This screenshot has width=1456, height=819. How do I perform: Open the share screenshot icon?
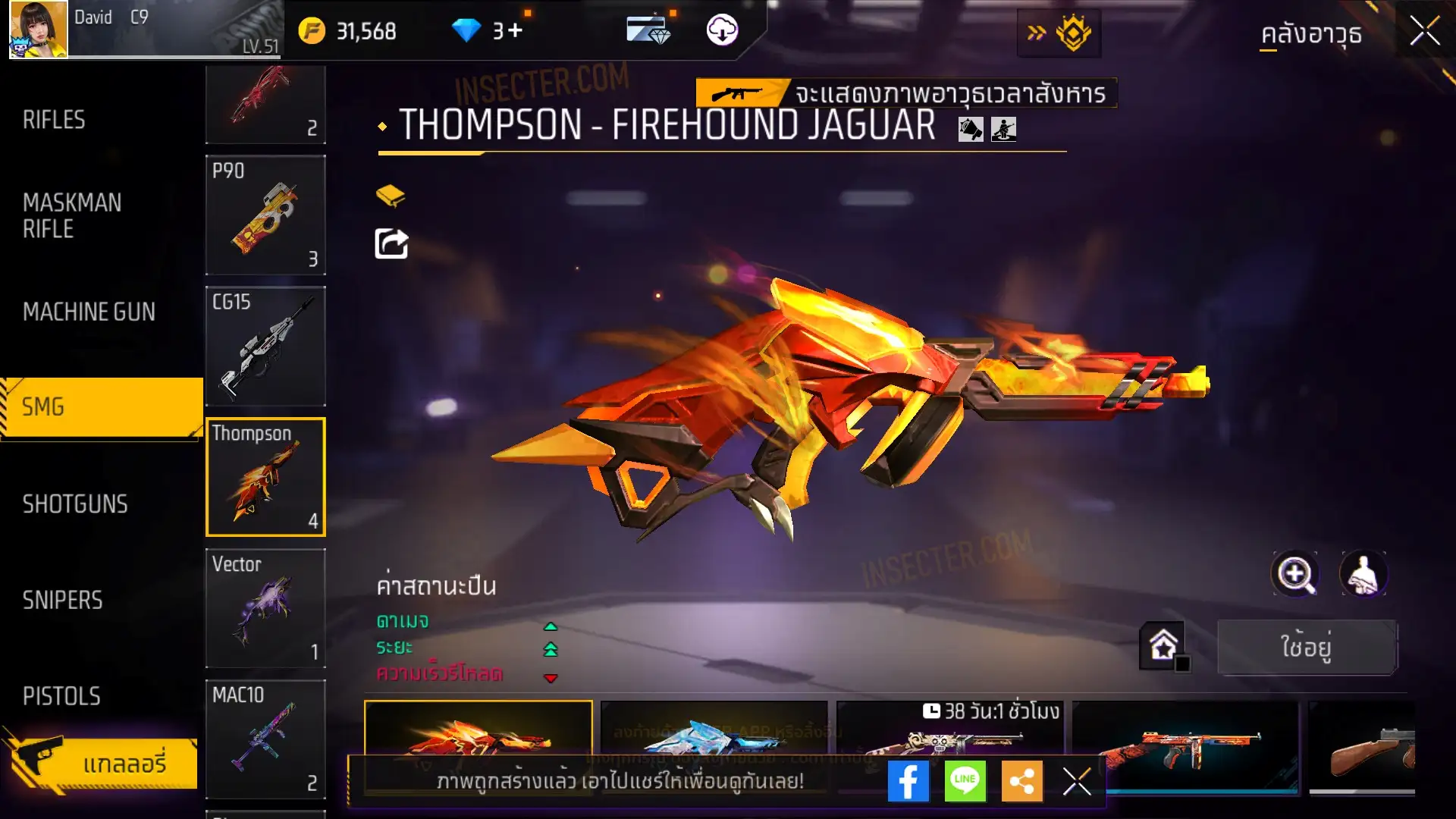pyautogui.click(x=391, y=244)
